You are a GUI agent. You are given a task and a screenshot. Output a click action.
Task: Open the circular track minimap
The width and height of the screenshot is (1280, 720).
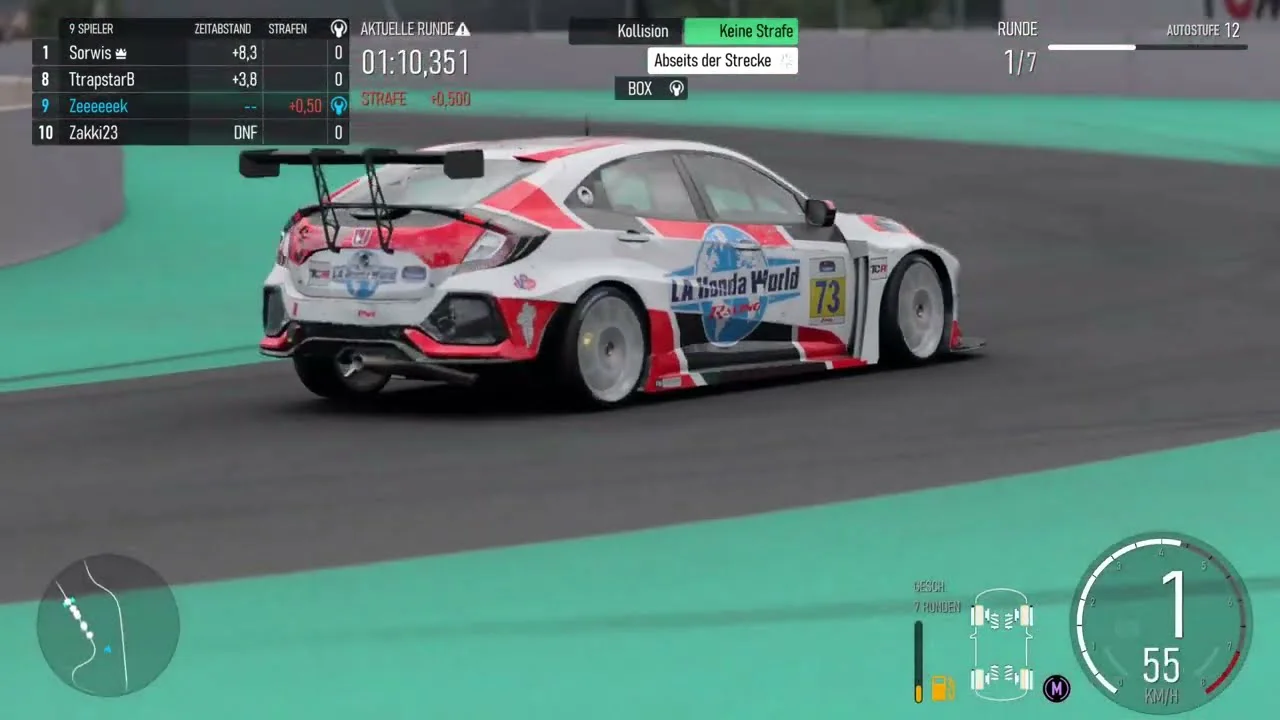(x=108, y=625)
